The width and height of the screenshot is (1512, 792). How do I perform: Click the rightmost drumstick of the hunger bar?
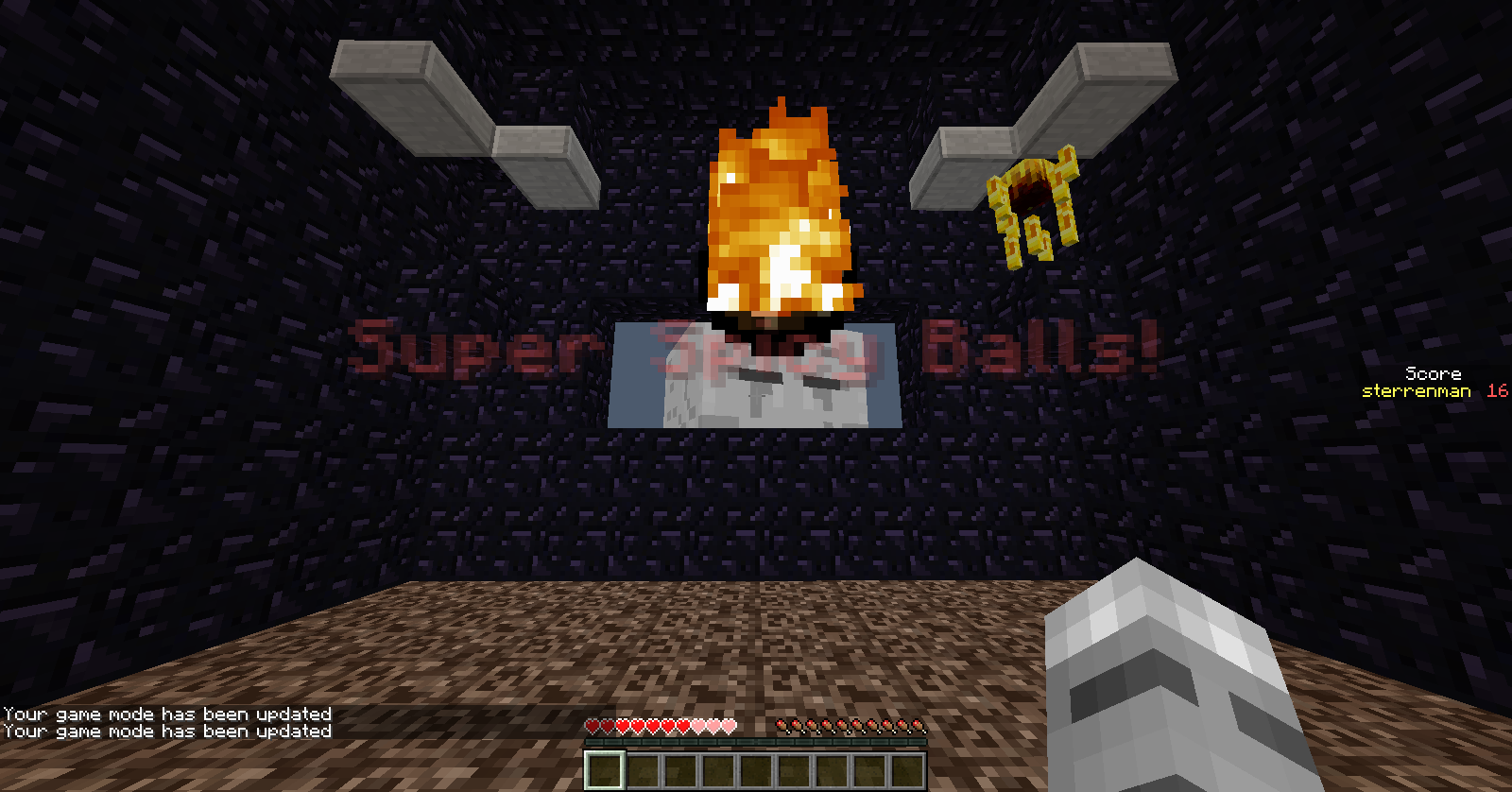[x=918, y=726]
